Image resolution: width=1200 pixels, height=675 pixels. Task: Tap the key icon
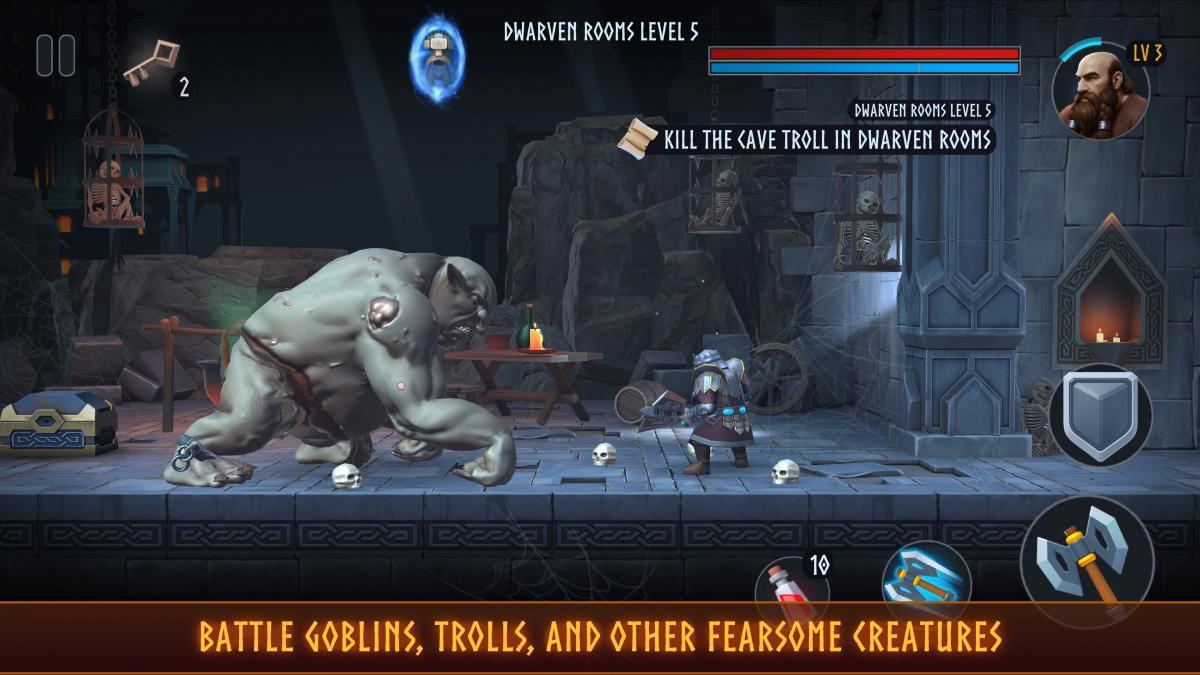click(151, 62)
